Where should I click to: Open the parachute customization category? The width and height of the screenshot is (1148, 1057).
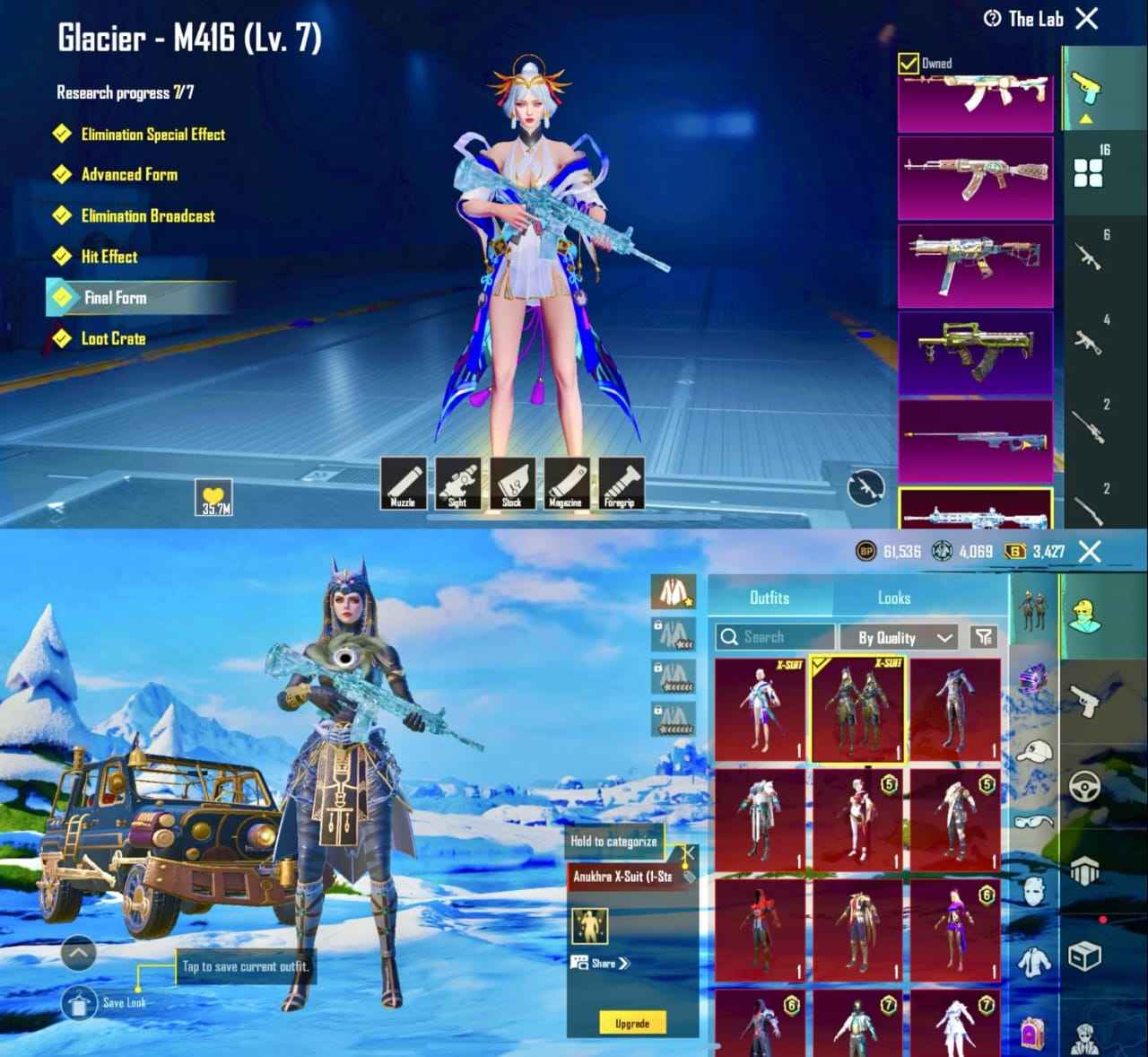pyautogui.click(x=1086, y=870)
